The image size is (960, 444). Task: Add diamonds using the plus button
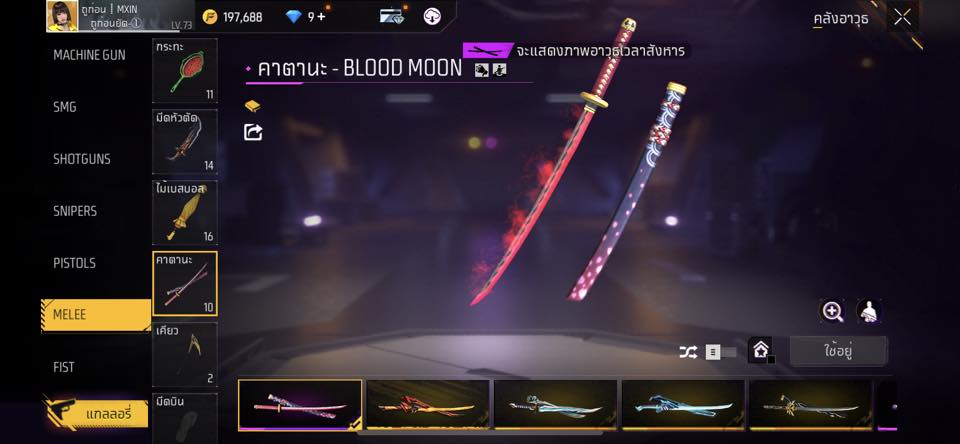pos(321,17)
